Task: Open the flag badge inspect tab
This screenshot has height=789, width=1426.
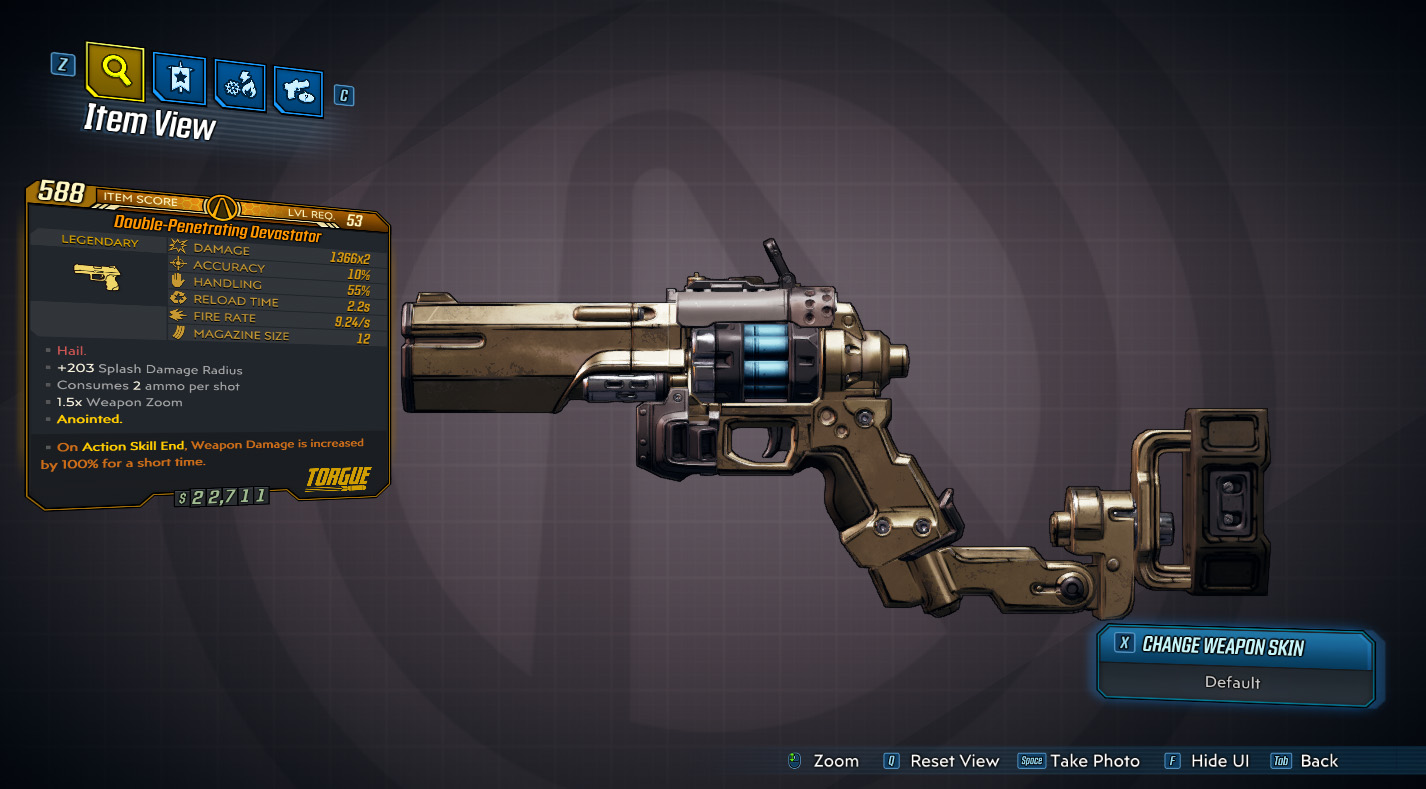Action: [178, 76]
